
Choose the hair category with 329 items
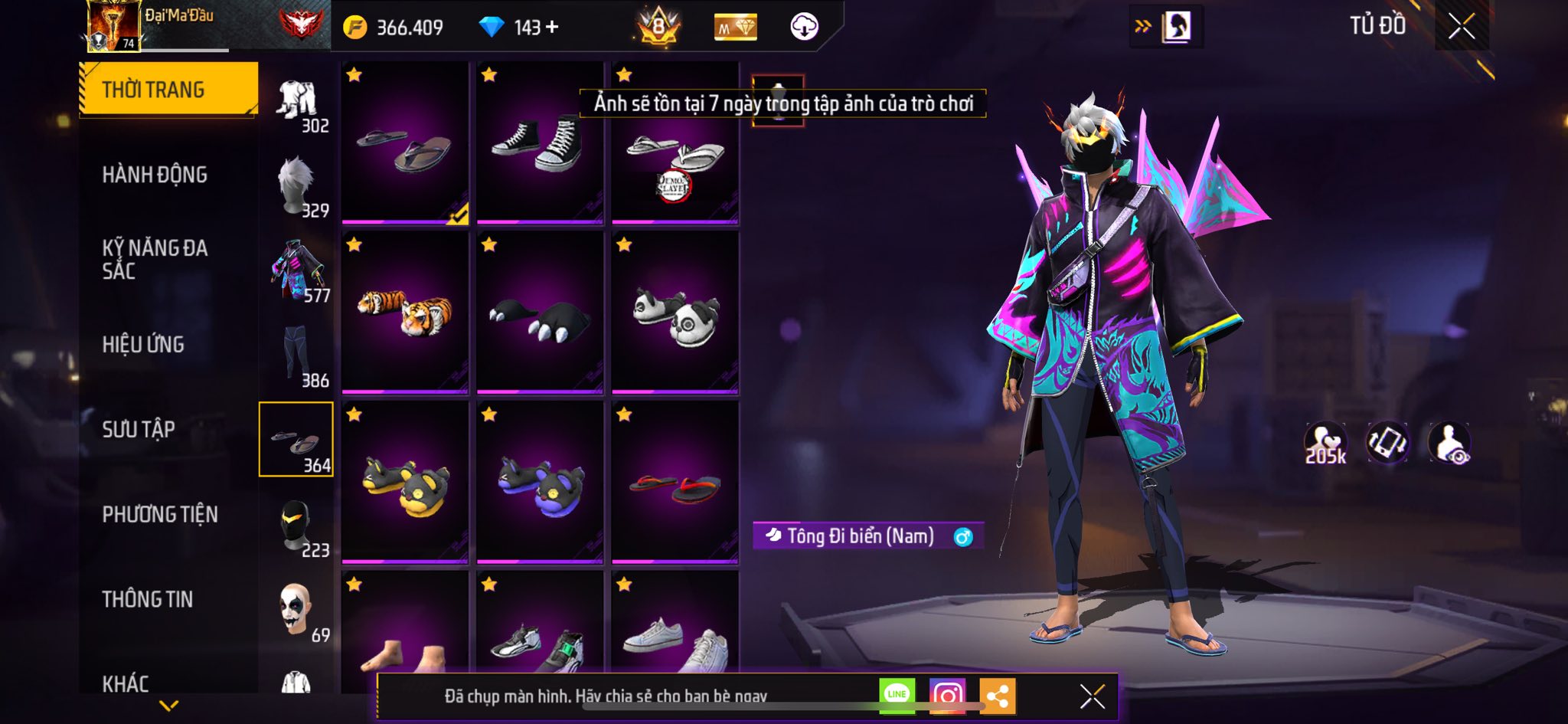pos(297,187)
